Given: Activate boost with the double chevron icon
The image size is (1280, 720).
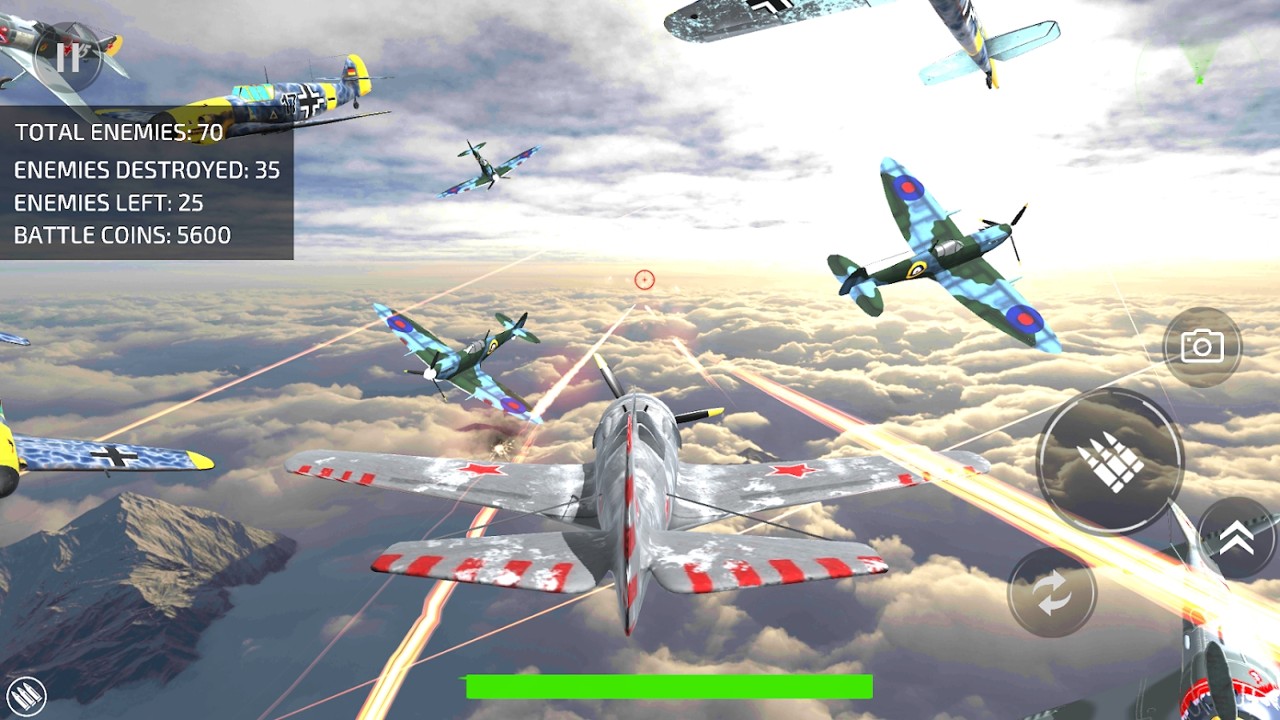Looking at the screenshot, I should (x=1237, y=536).
